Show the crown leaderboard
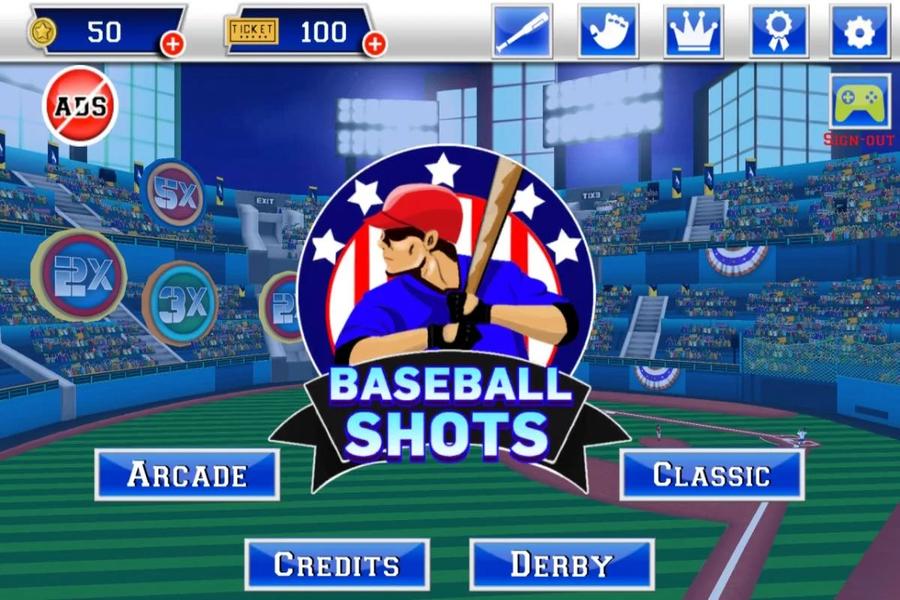 point(694,31)
